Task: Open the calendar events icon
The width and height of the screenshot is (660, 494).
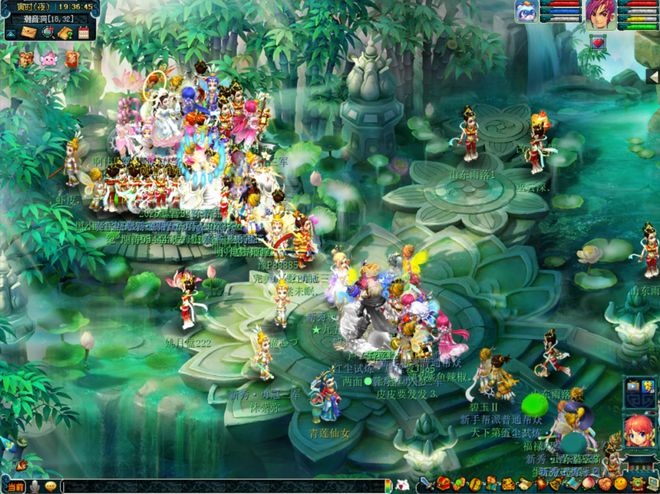Action: coord(83,33)
